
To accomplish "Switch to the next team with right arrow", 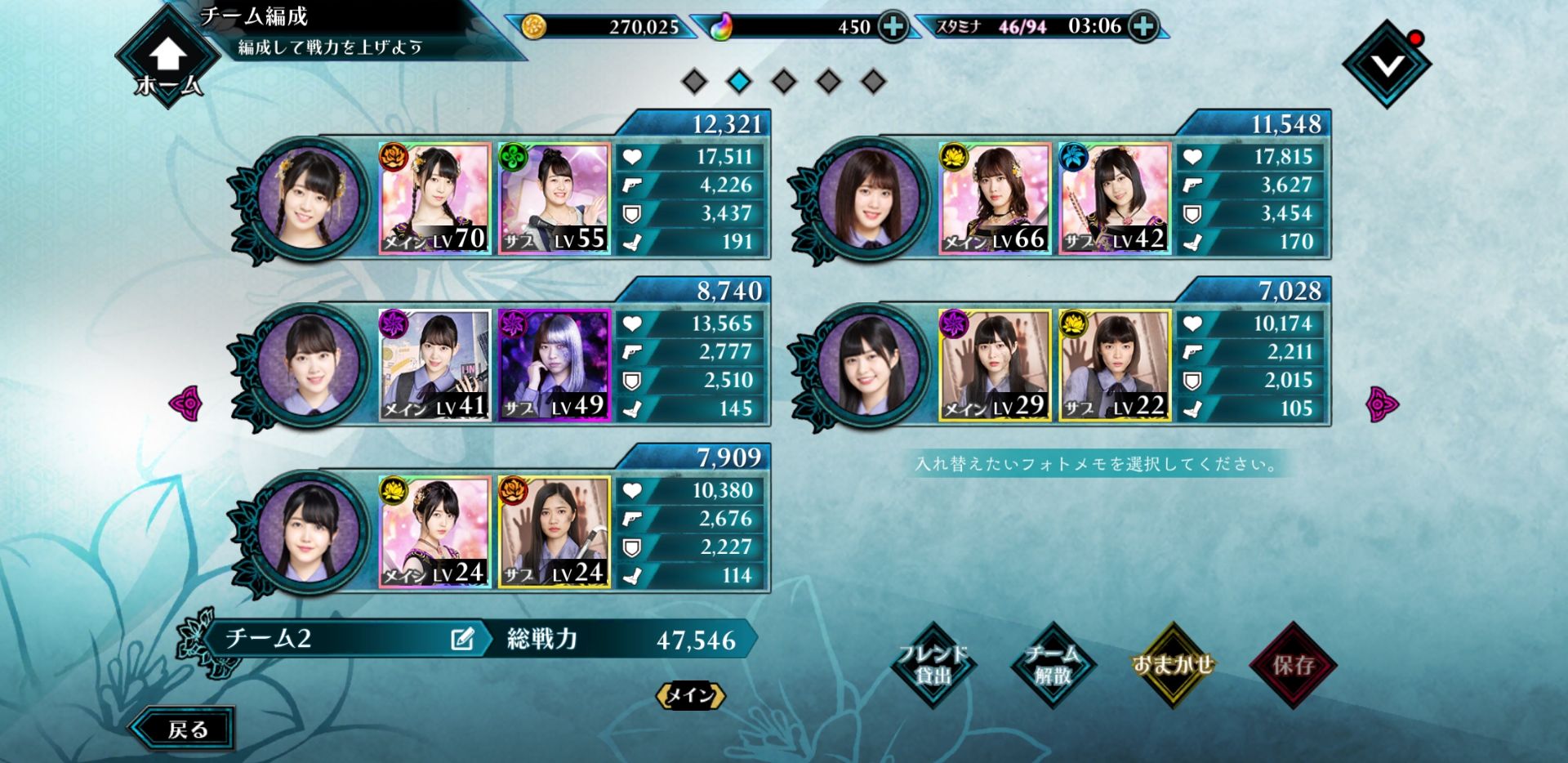I will [1382, 404].
